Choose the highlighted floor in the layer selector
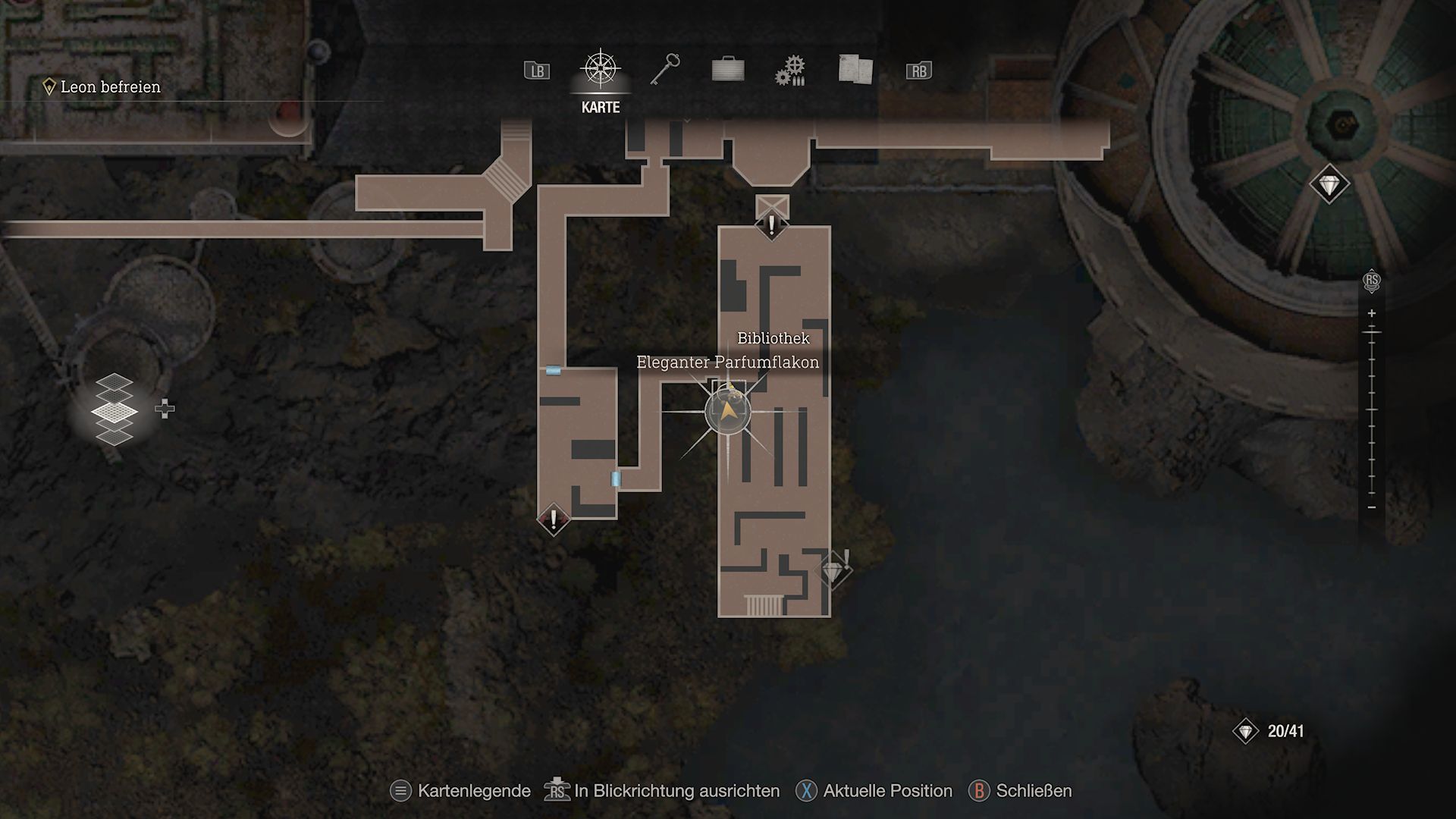Screen dimensions: 1456x819 coord(114,412)
